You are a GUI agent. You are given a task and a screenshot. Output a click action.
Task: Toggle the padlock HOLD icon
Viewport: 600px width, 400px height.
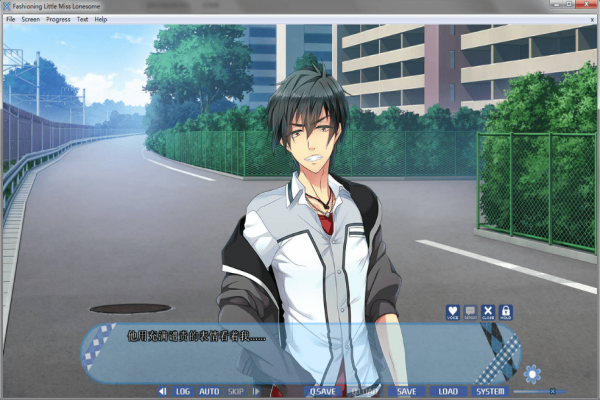point(506,313)
